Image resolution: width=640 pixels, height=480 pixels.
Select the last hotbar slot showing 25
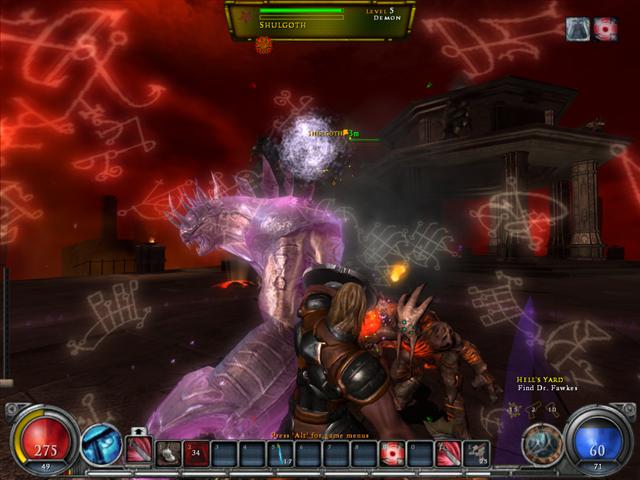476,454
